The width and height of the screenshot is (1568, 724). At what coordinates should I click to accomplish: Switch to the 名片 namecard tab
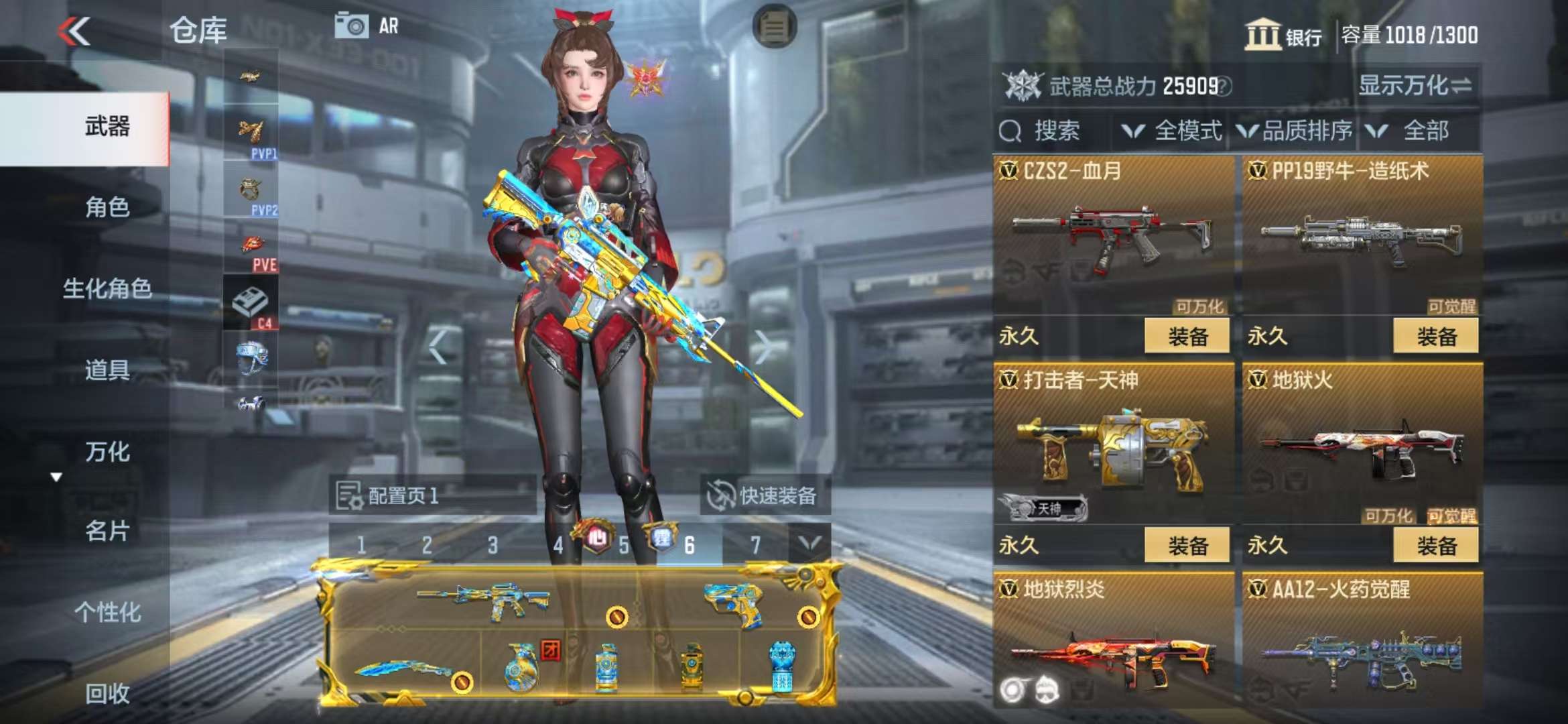(107, 531)
